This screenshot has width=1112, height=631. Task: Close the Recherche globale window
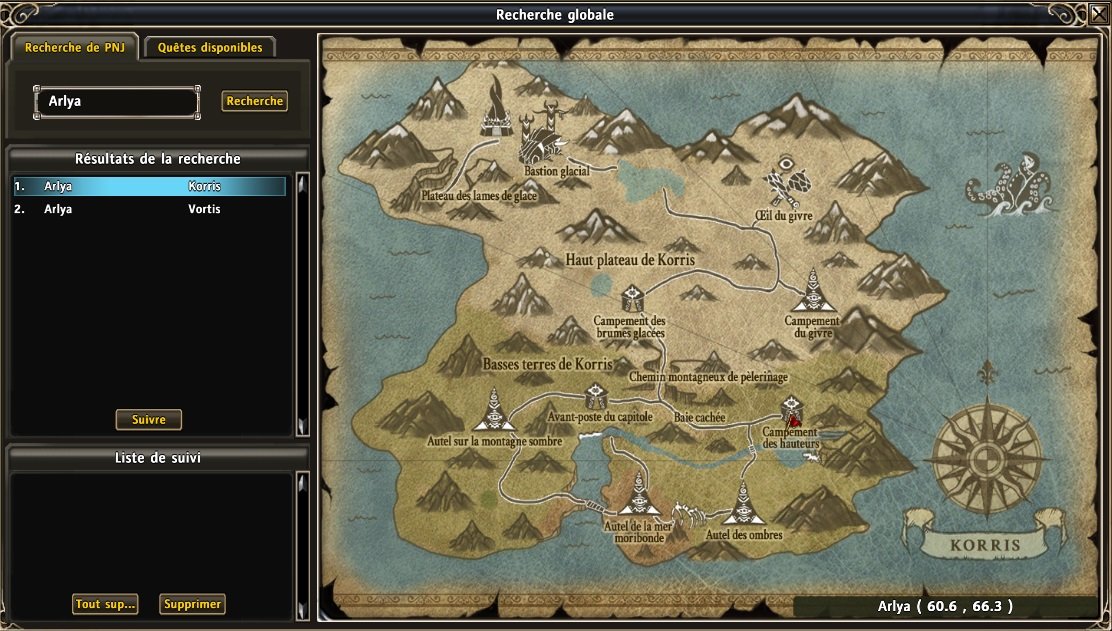[1098, 14]
